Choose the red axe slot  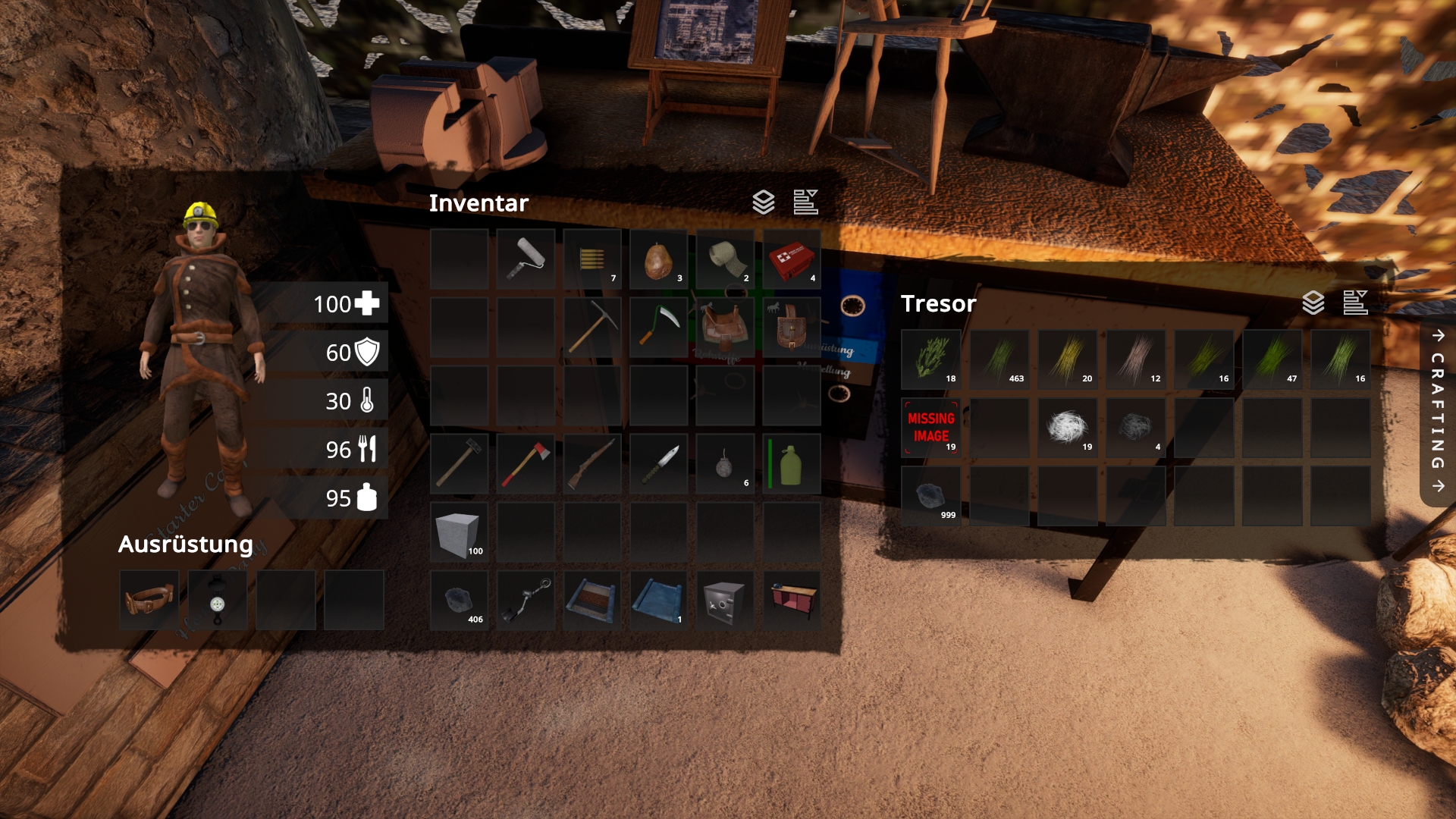(526, 464)
